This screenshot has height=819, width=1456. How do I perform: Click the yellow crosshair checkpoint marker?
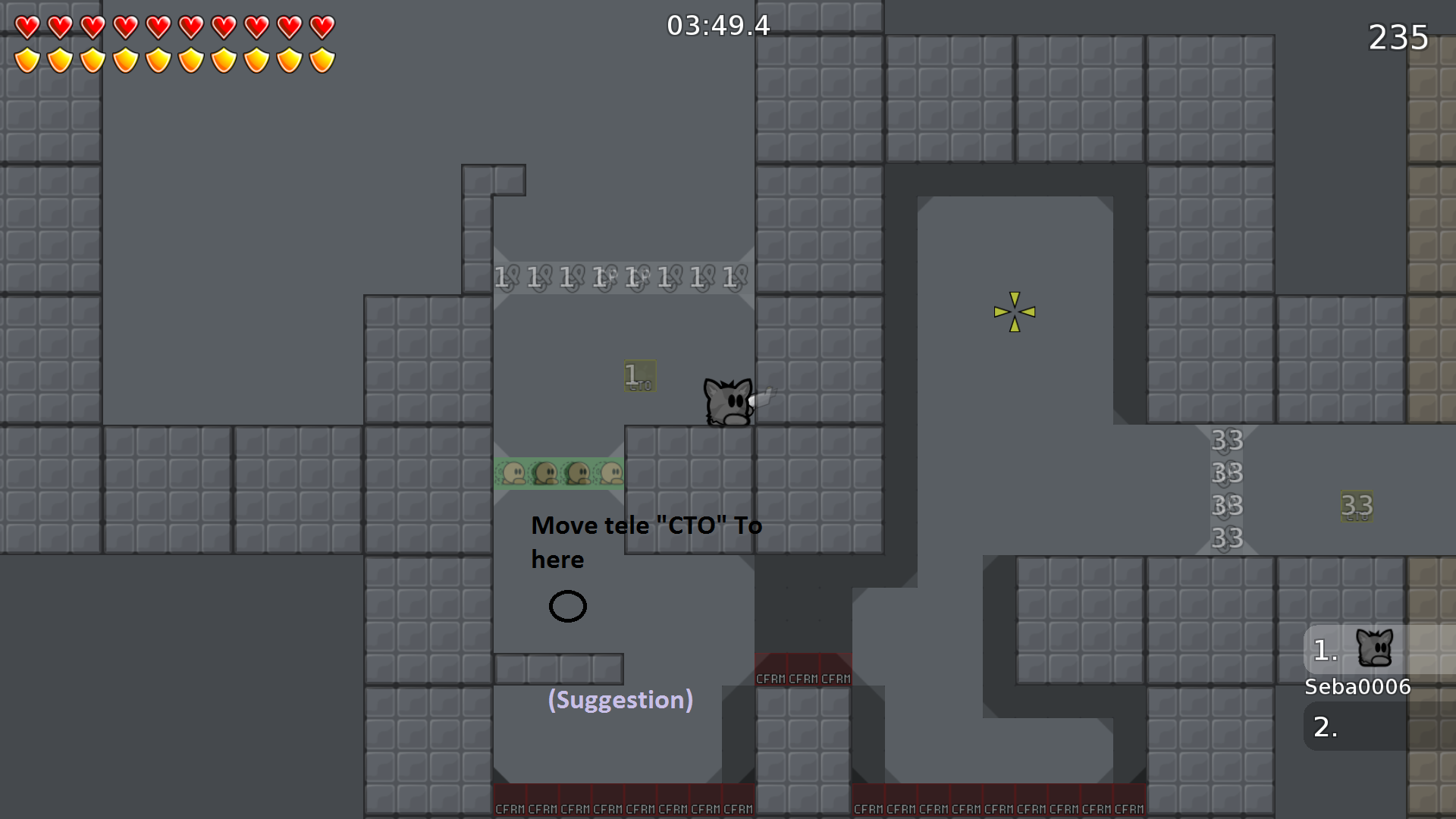coord(1014,311)
